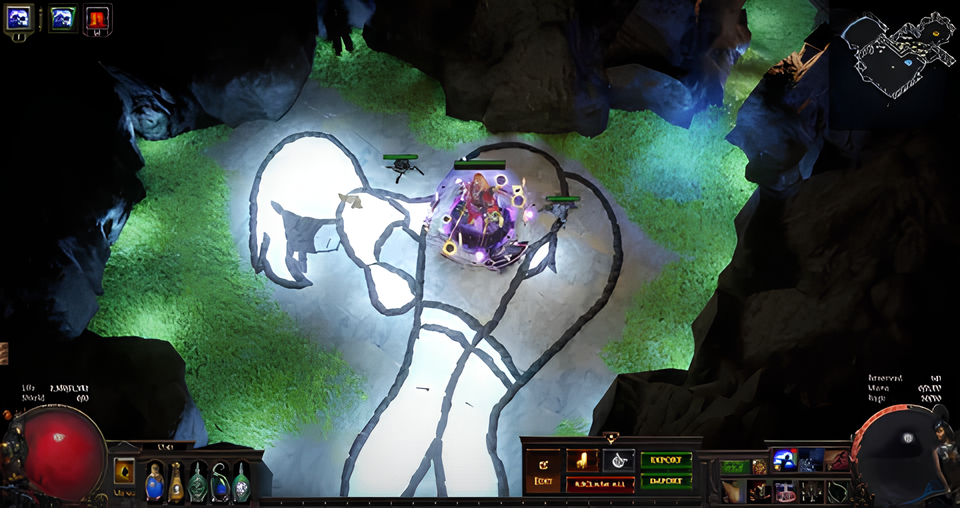The width and height of the screenshot is (960, 508).
Task: Collapse the panel with the gold arrow tab
Action: (x=611, y=438)
